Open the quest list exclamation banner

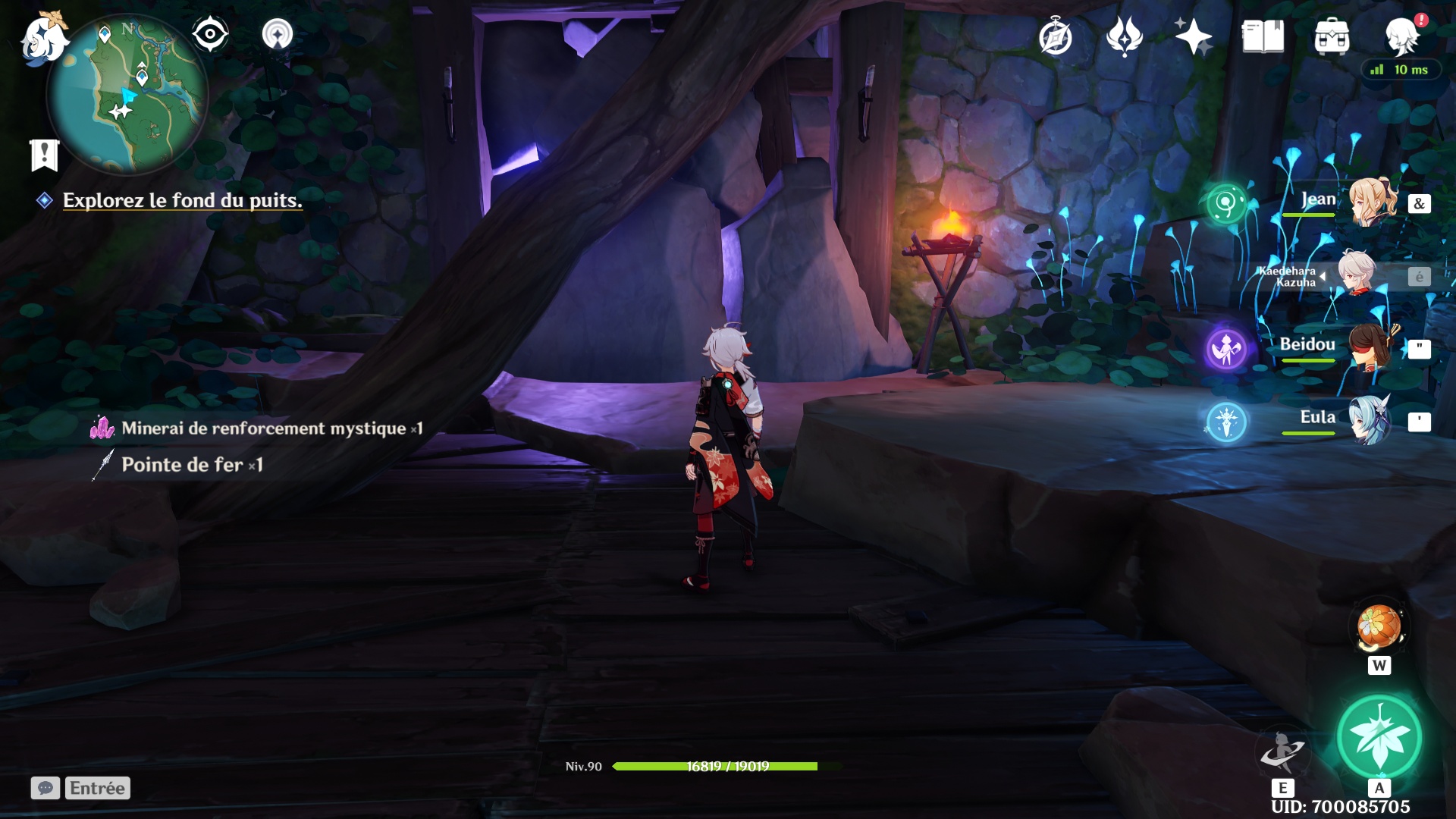(44, 155)
